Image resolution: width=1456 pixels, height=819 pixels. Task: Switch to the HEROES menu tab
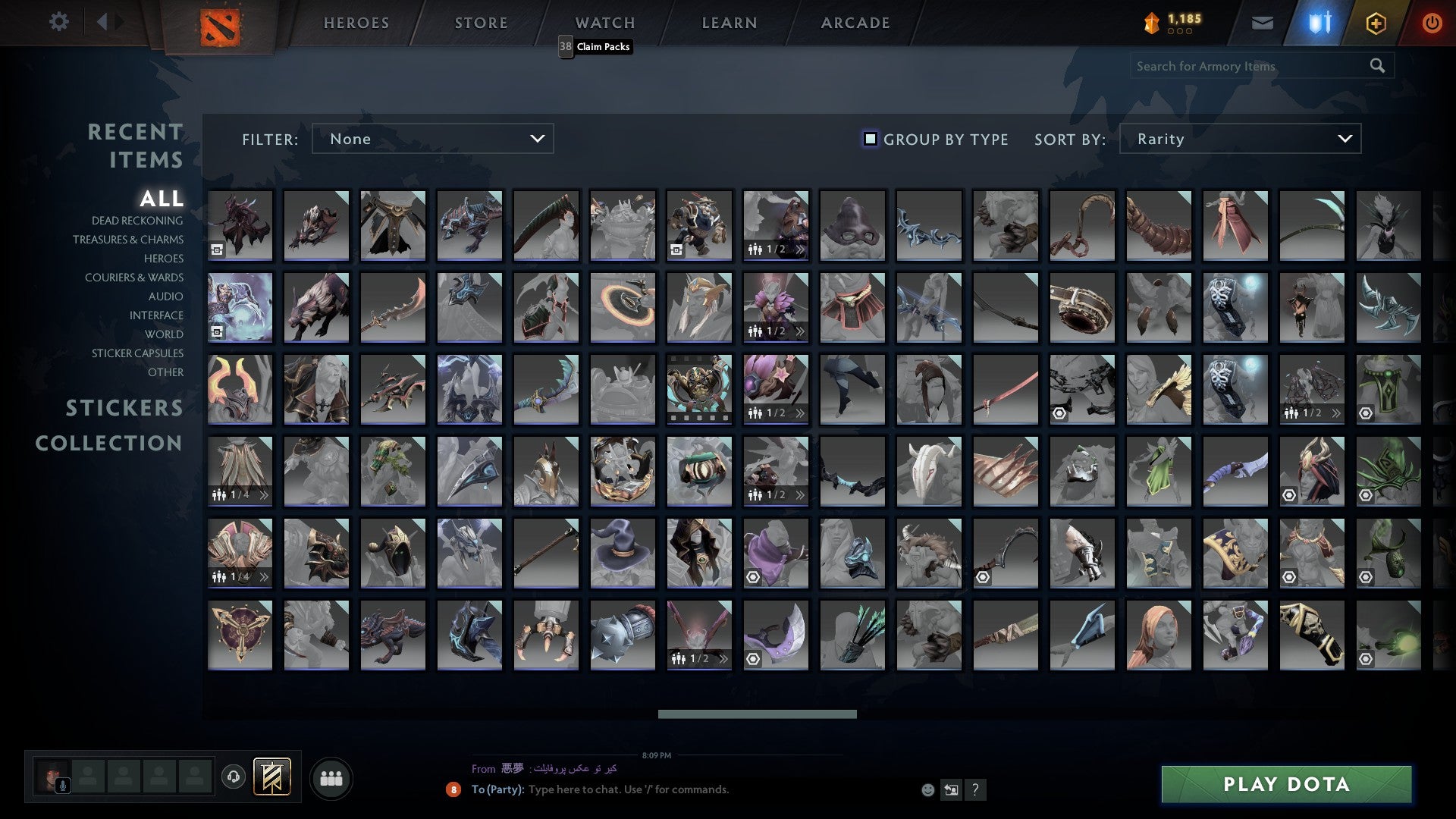pyautogui.click(x=356, y=22)
